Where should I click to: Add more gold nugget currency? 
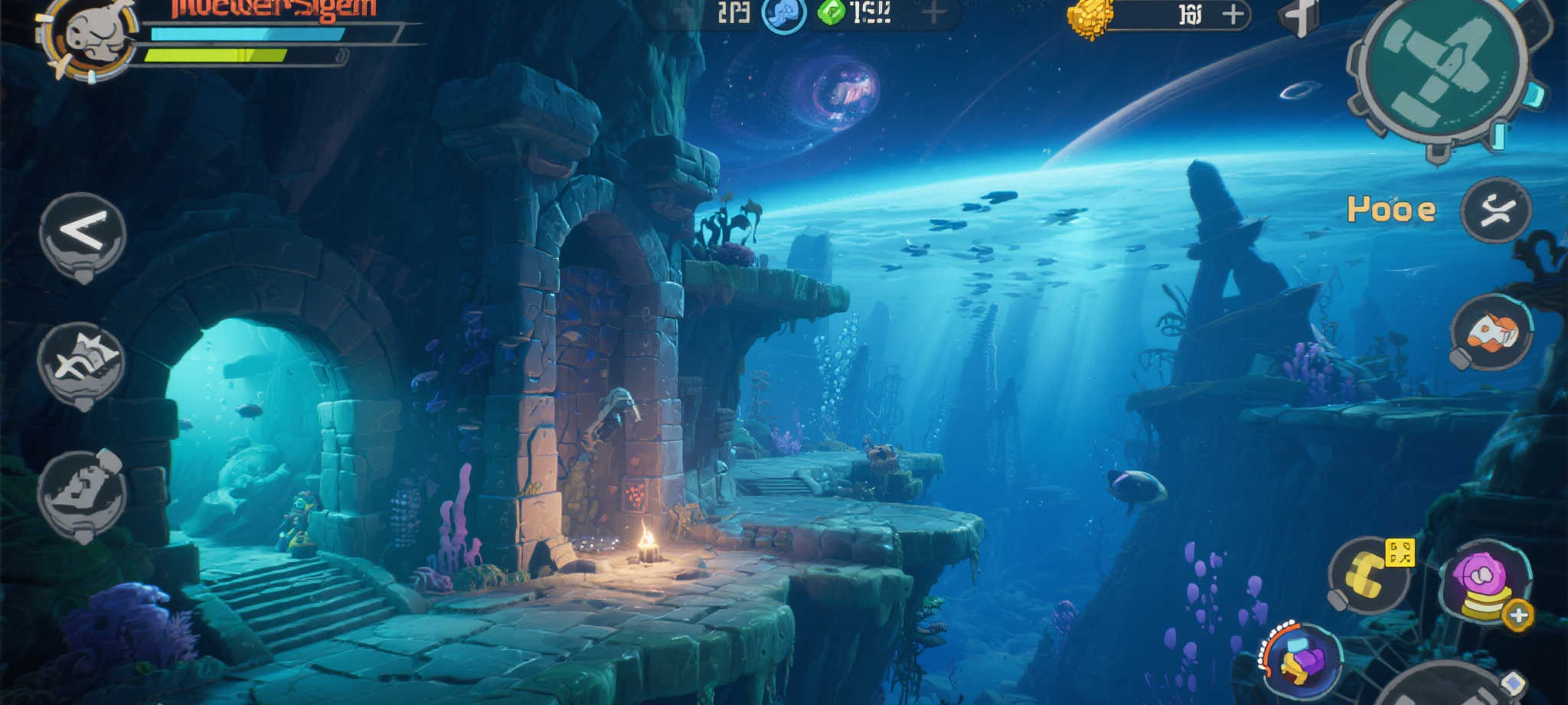tap(1233, 15)
